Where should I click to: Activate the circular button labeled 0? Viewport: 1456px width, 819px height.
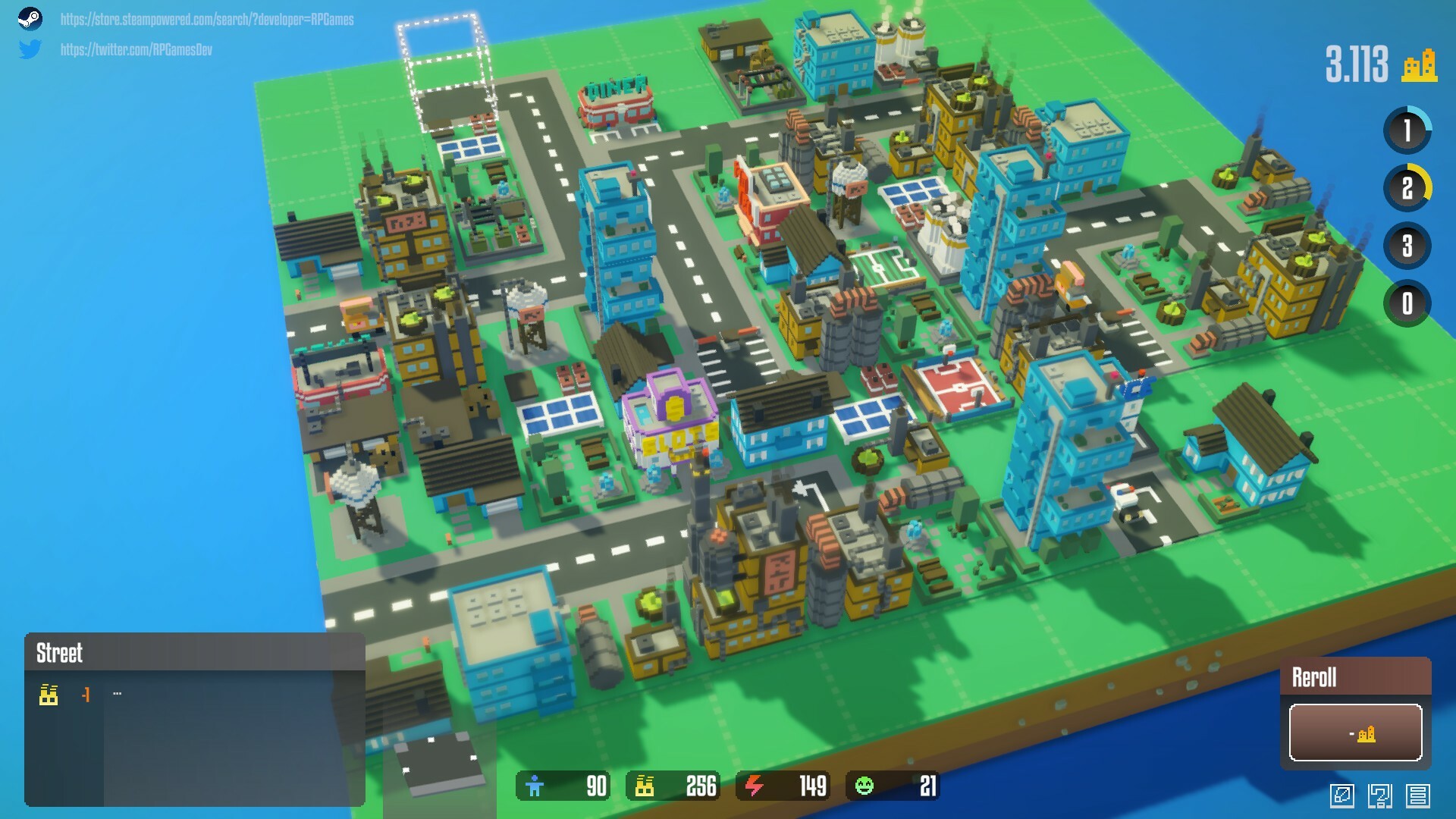[x=1407, y=302]
